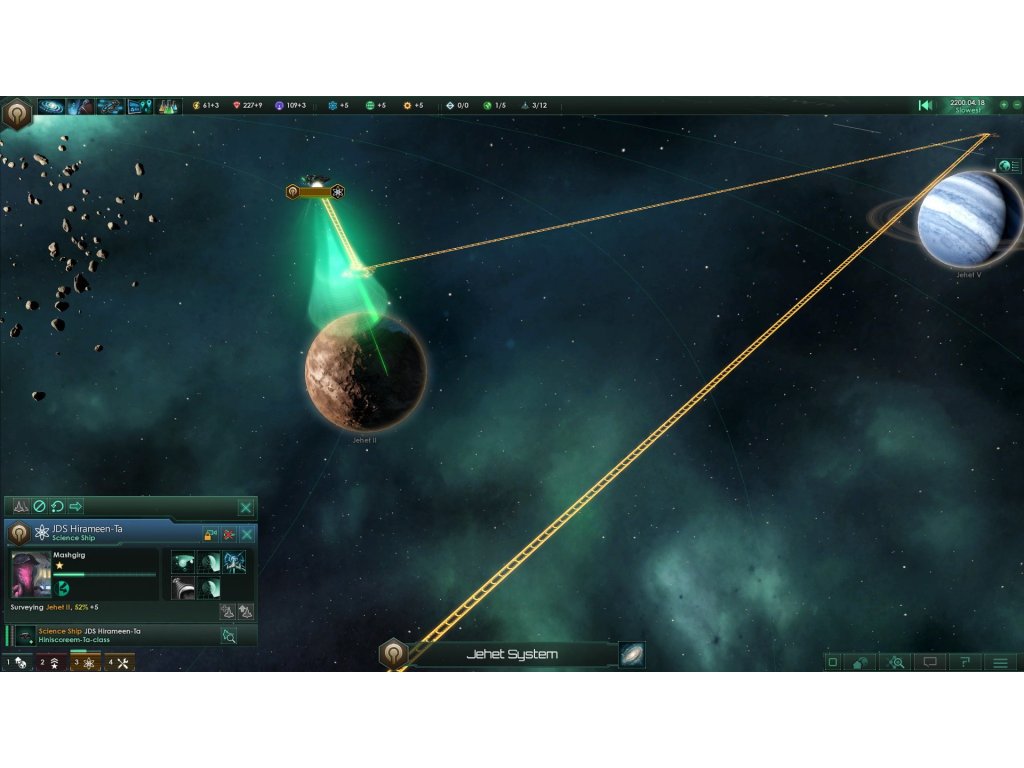Click the red disband ship button

point(229,534)
